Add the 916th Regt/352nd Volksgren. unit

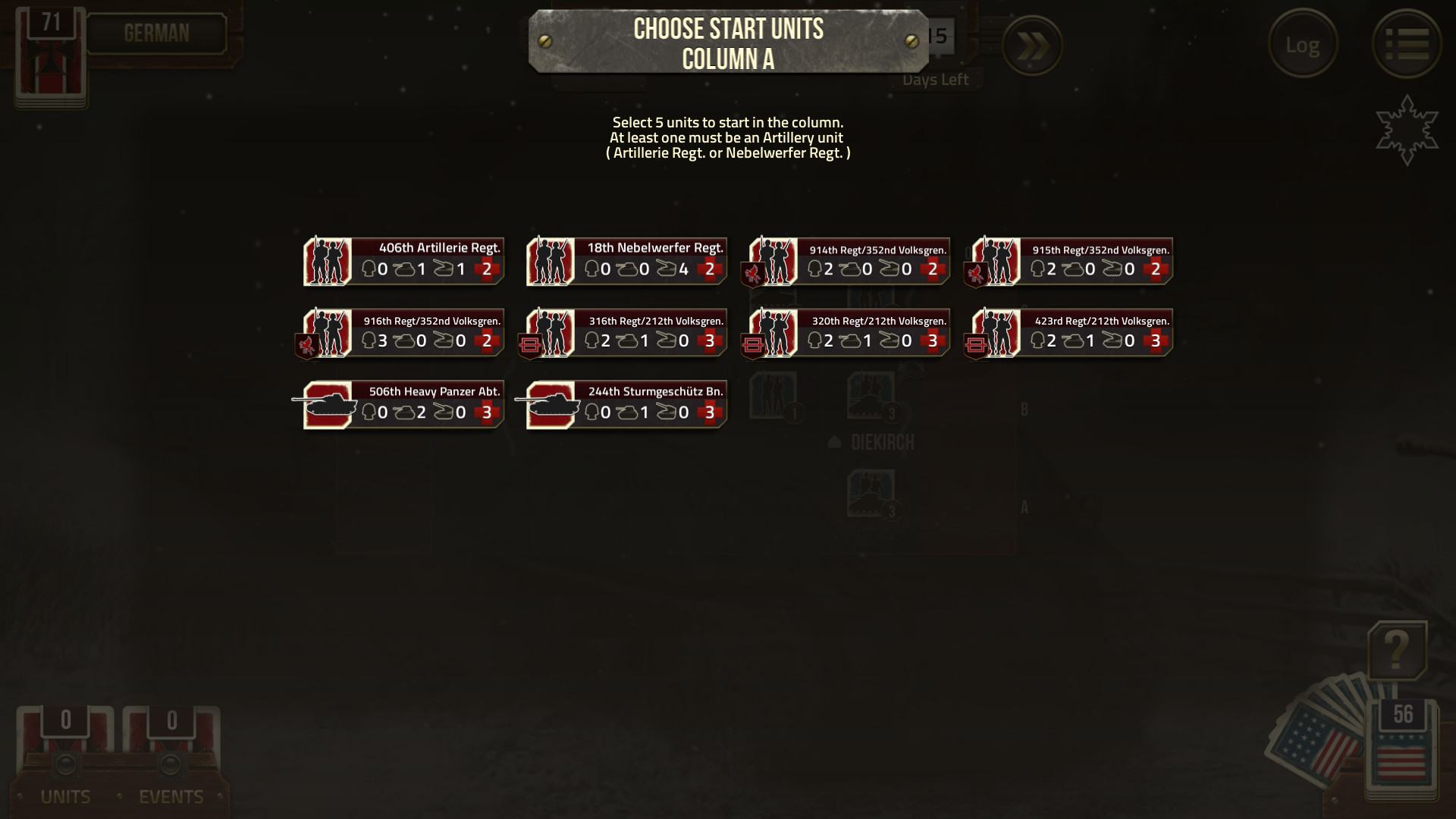[x=403, y=332]
